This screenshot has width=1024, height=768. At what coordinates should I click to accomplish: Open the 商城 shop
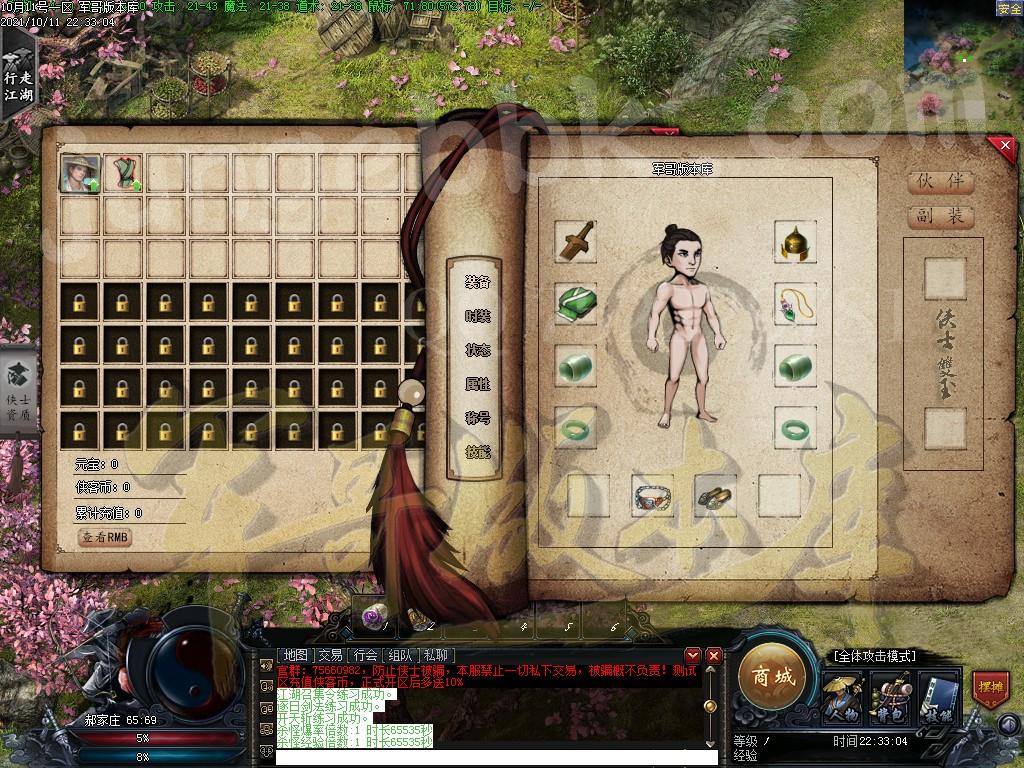[x=772, y=677]
